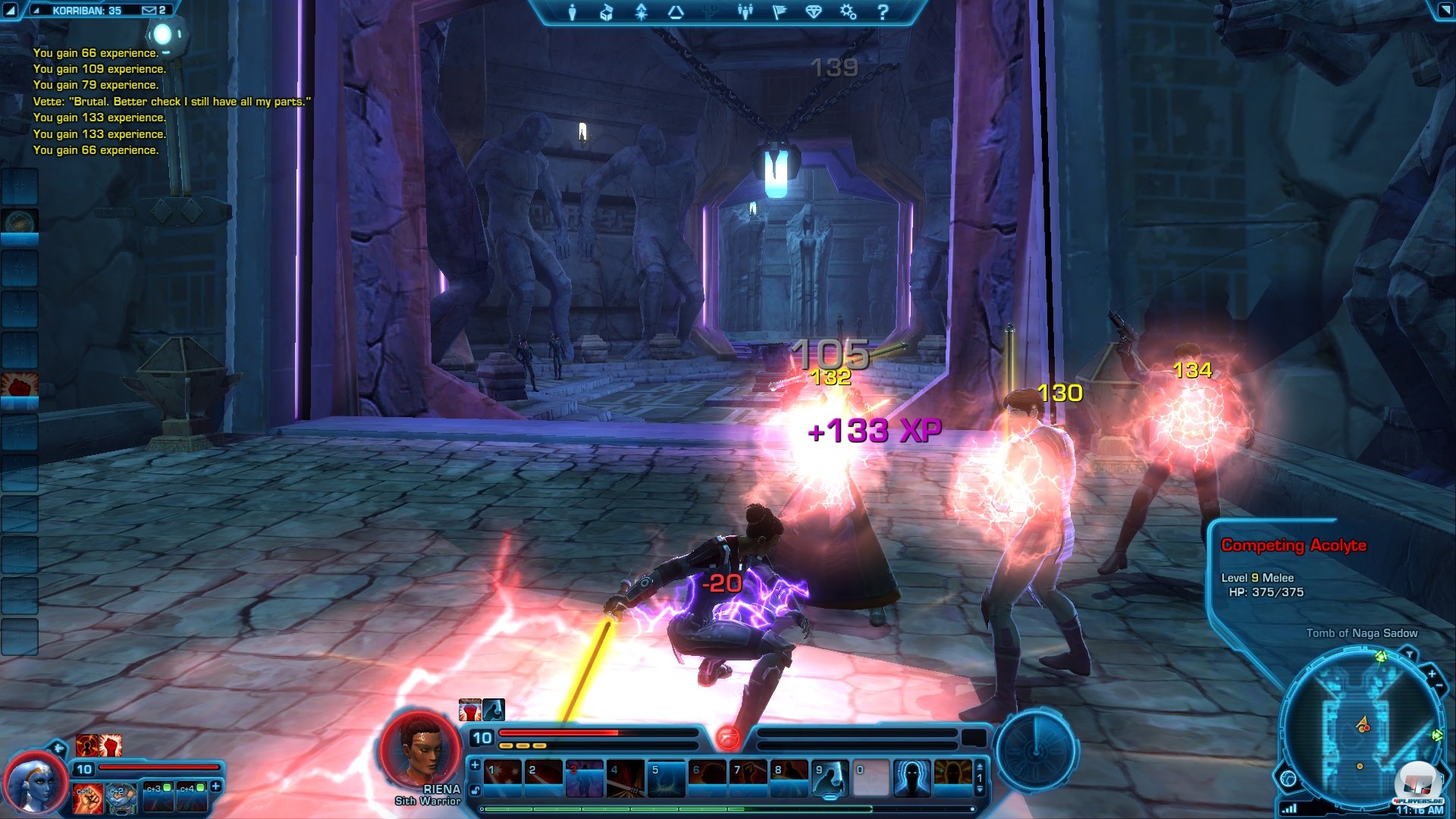
Task: Activate the blue burst ability in slot 5
Action: click(x=667, y=779)
